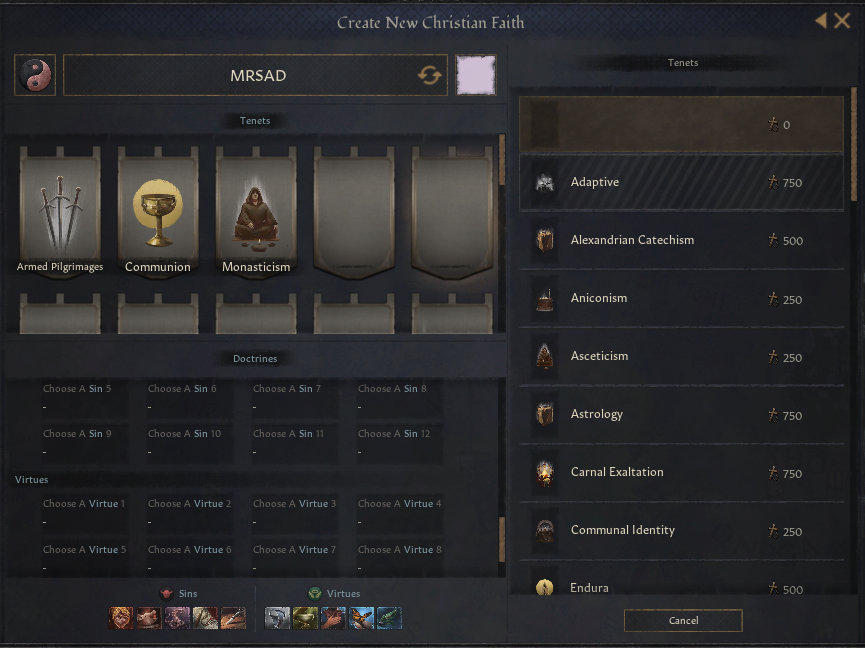Select the Communion tenet slot
Screen dimensions: 865x648
click(x=158, y=211)
